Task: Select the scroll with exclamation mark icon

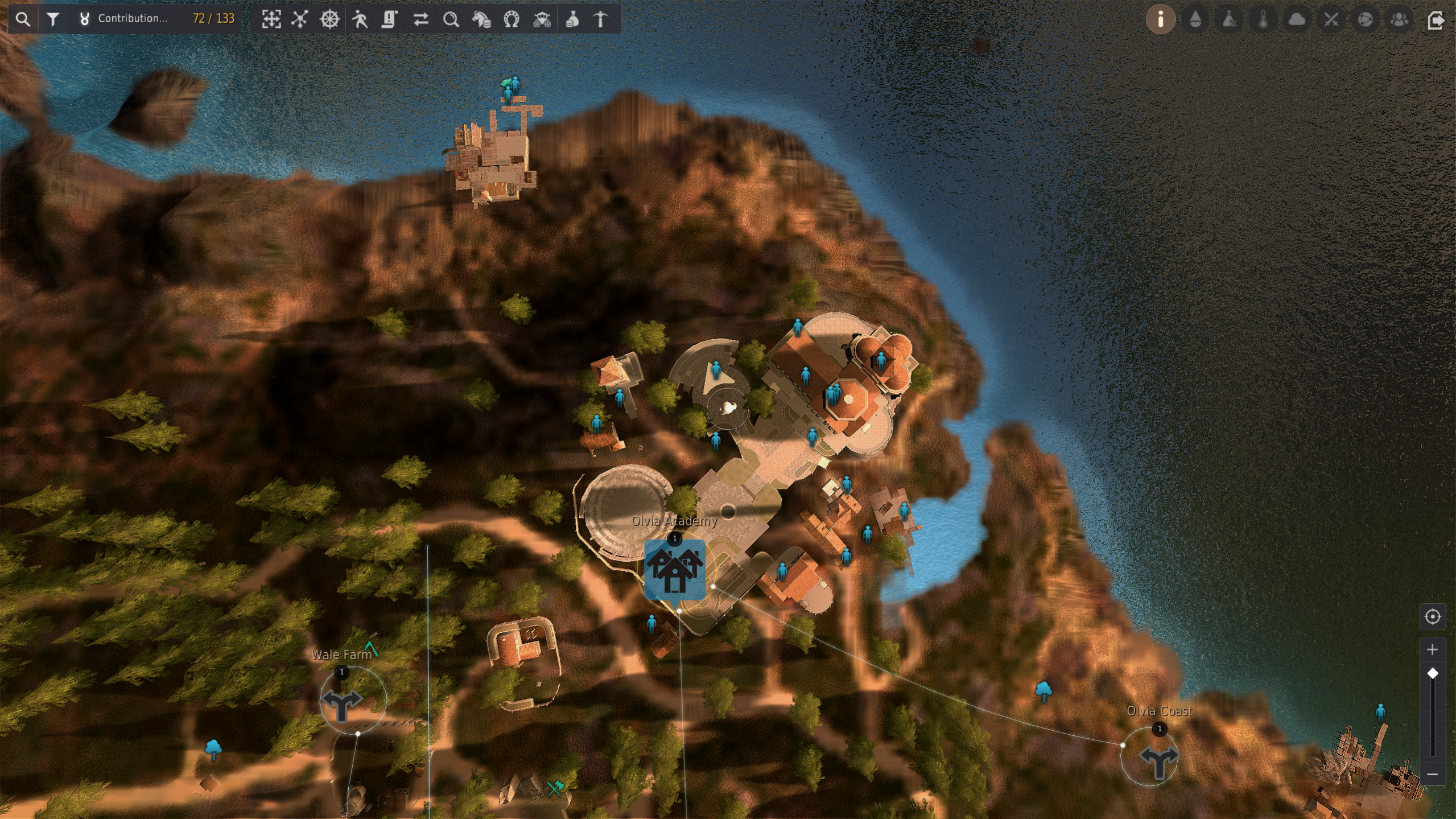Action: point(390,19)
